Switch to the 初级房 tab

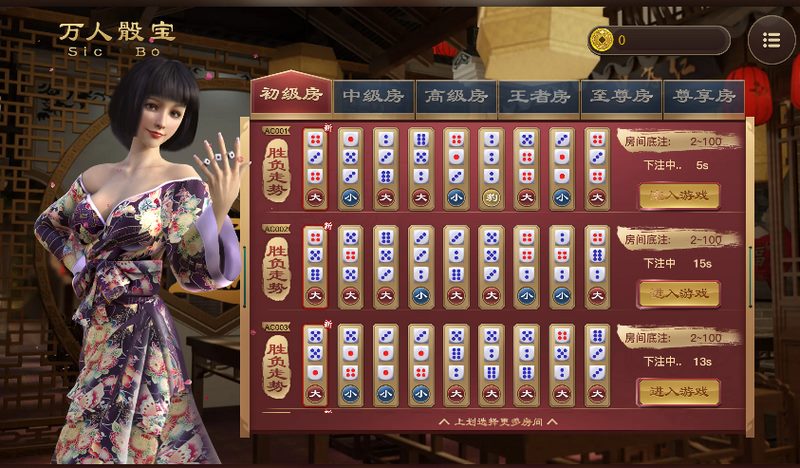point(291,95)
